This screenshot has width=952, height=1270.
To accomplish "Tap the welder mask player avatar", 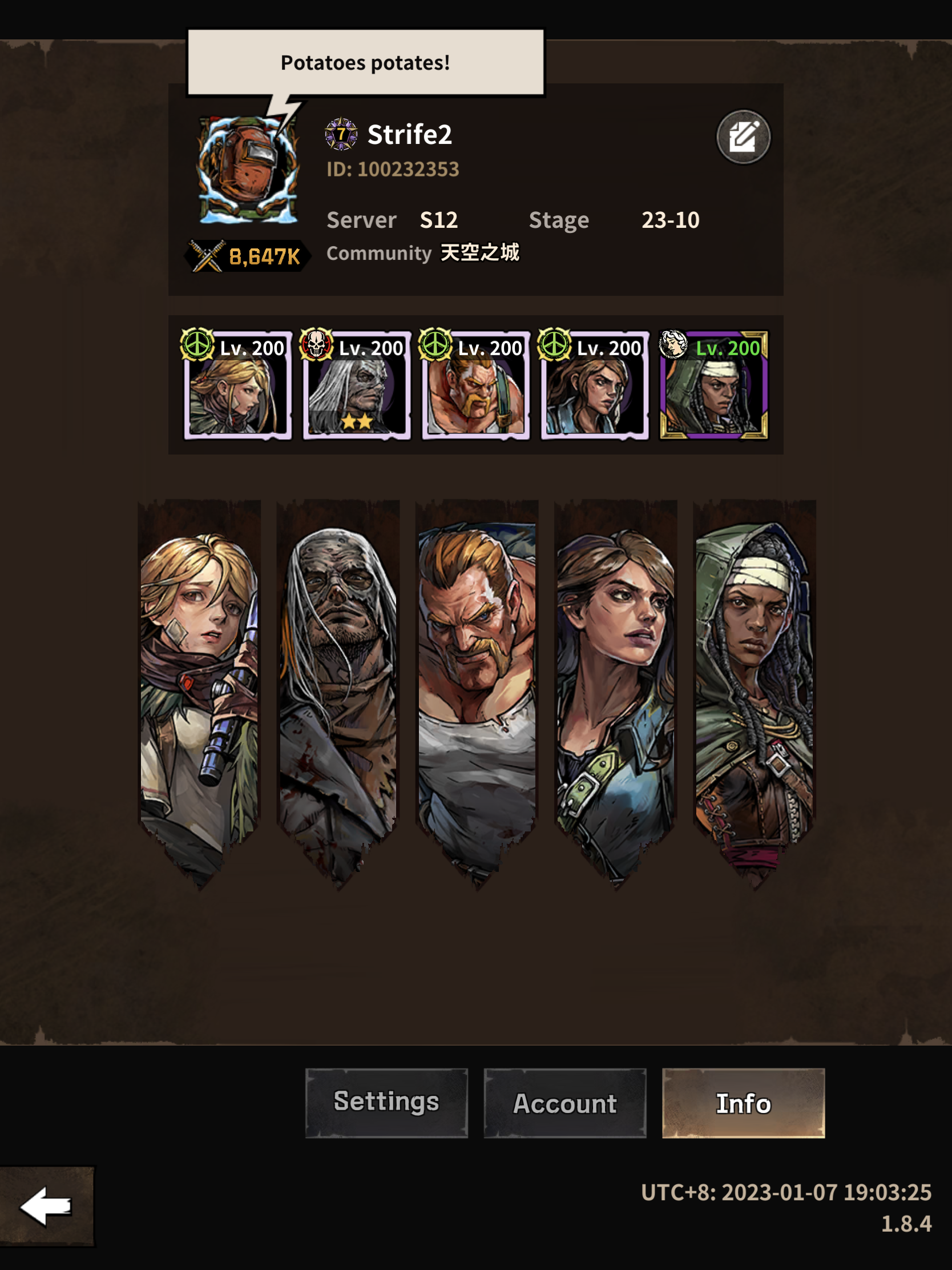I will click(248, 170).
